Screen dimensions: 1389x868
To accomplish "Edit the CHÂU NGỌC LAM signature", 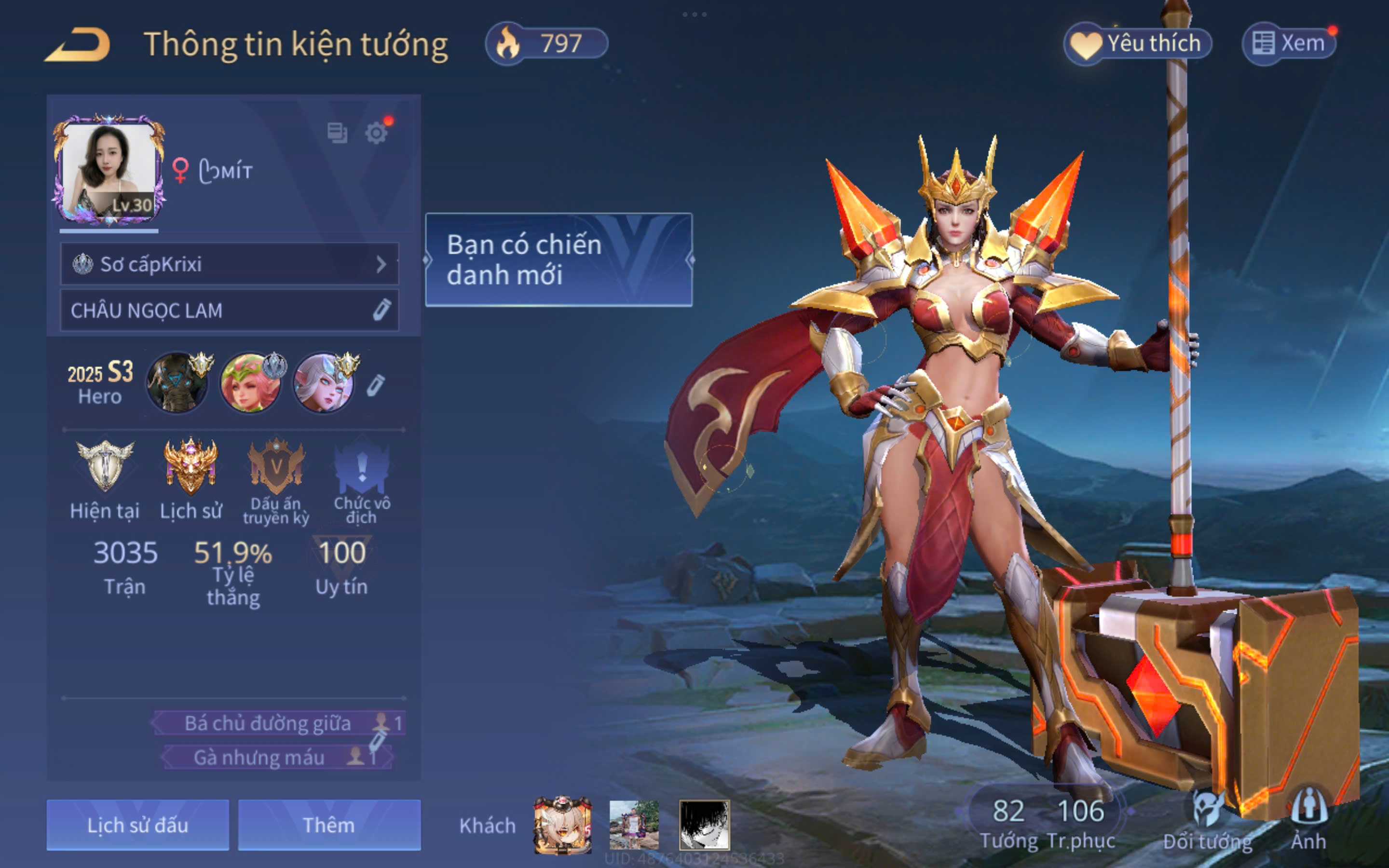I will point(381,310).
